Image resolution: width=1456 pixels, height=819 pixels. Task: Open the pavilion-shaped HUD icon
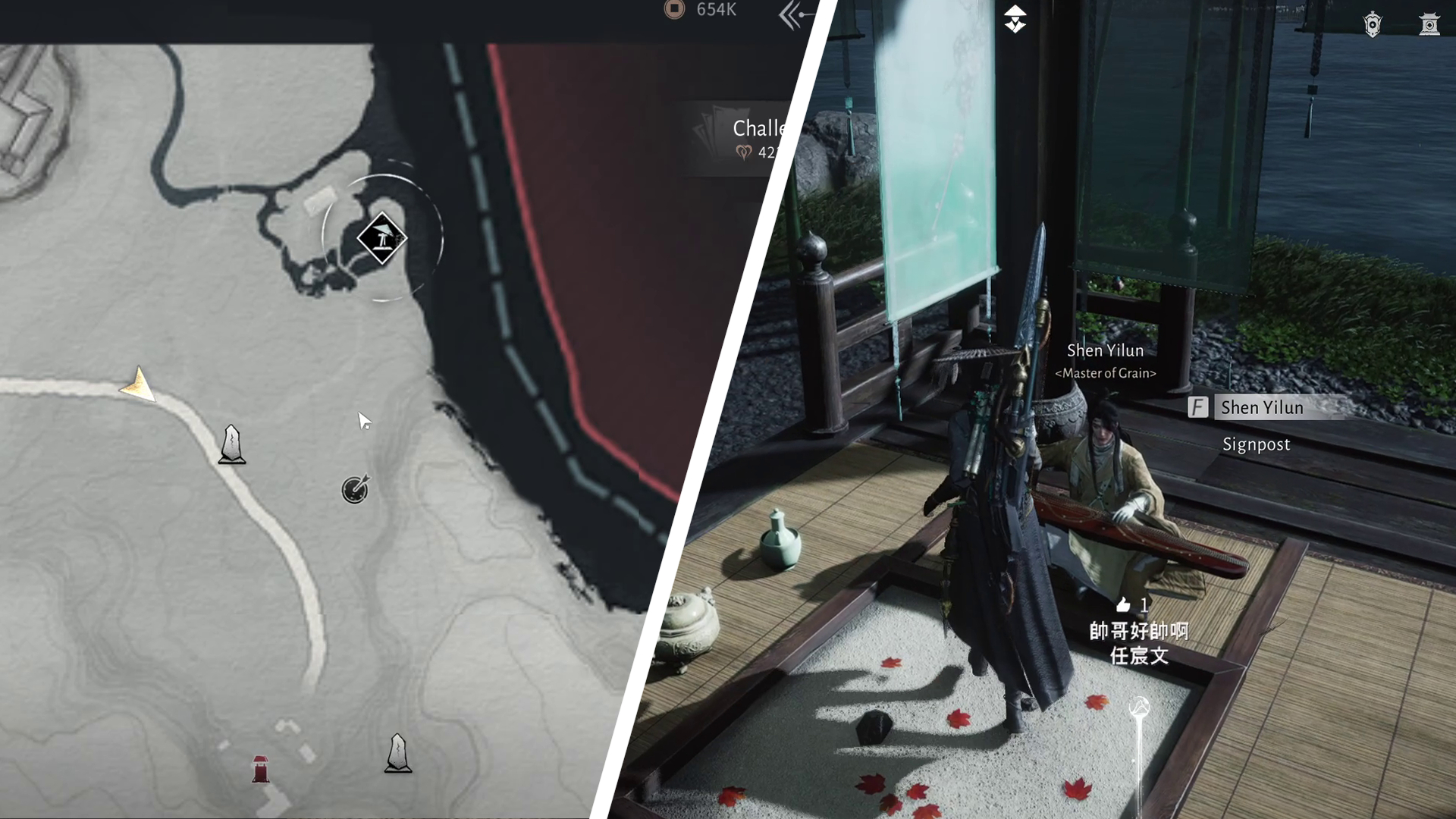(x=1429, y=24)
